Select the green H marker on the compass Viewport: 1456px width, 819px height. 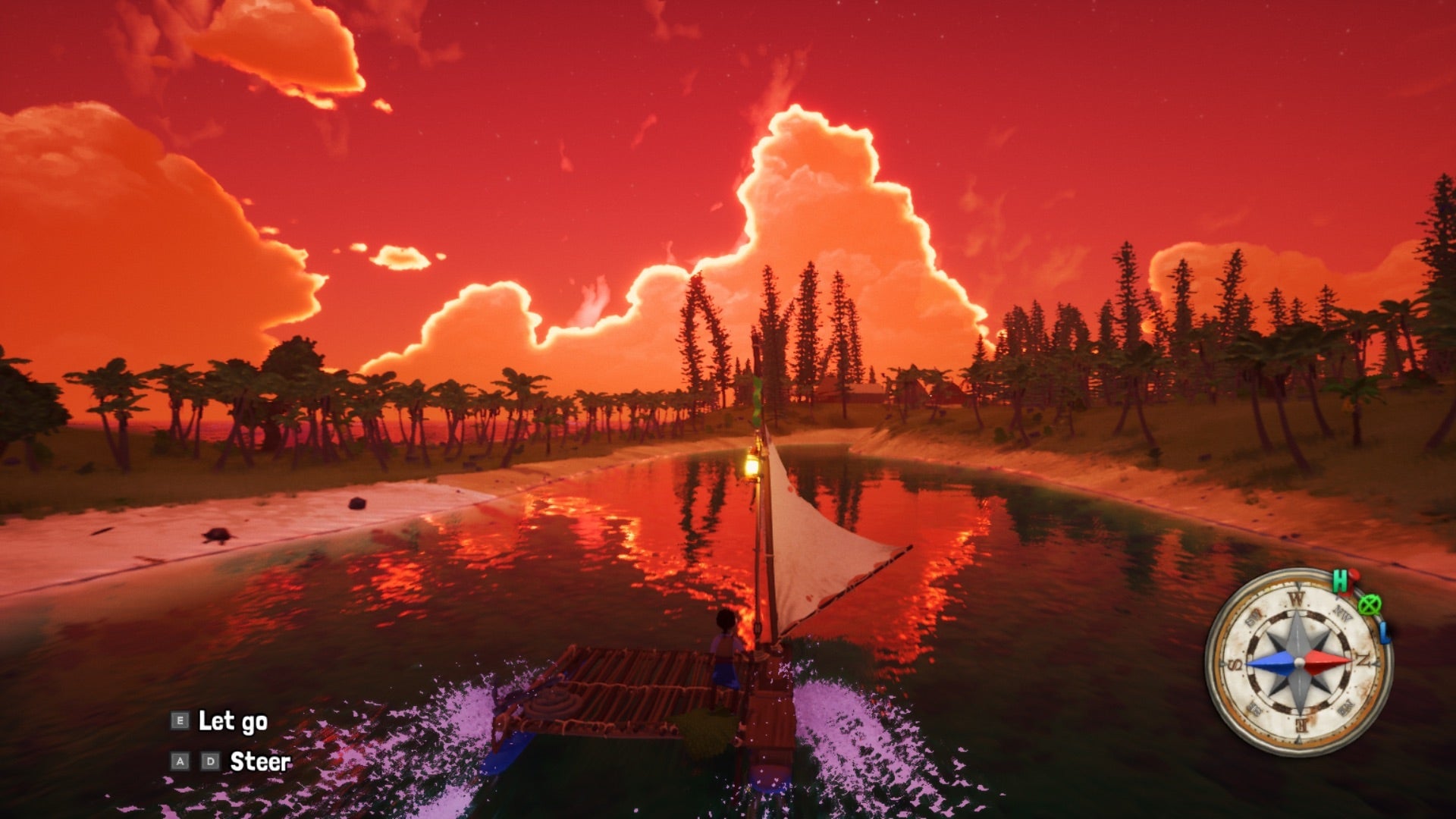(x=1339, y=581)
